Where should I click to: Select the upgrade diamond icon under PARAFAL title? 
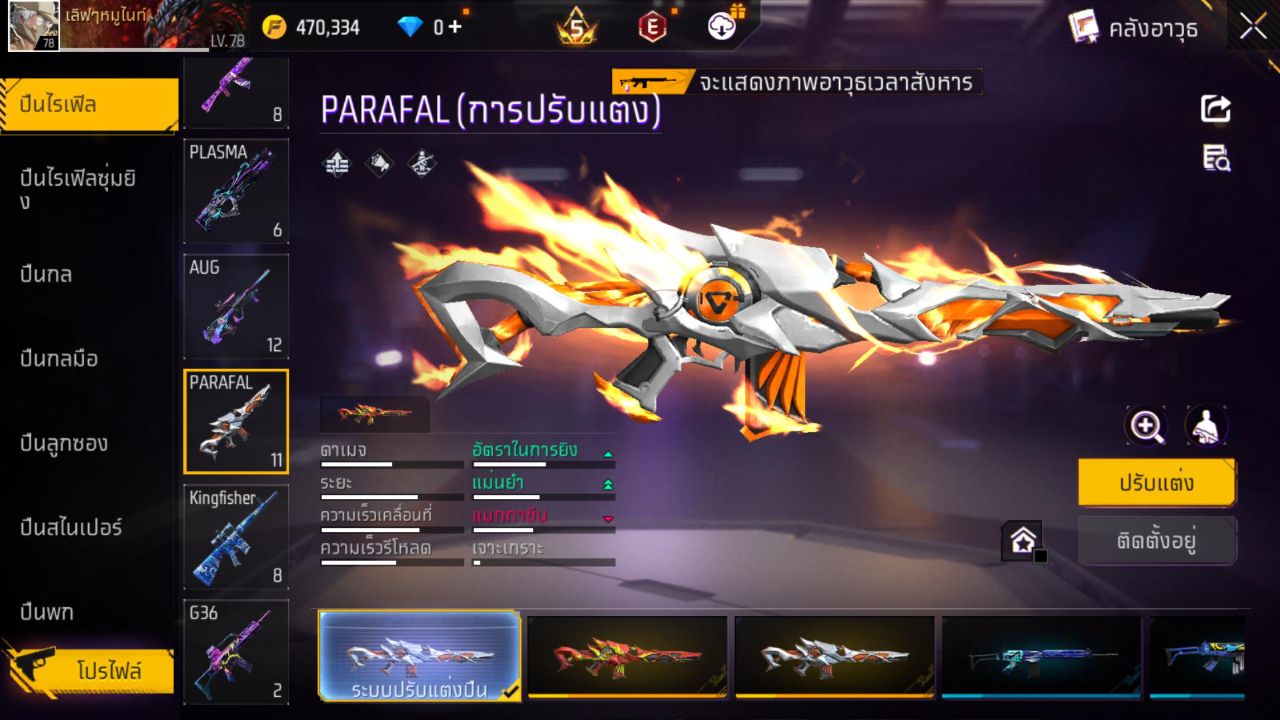click(335, 163)
